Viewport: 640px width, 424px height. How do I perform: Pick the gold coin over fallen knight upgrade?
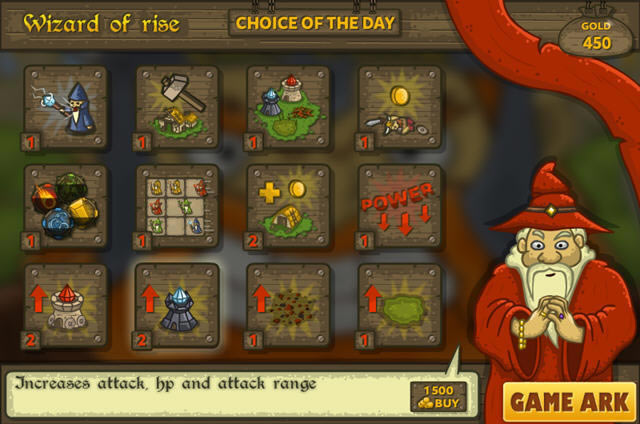(x=400, y=108)
